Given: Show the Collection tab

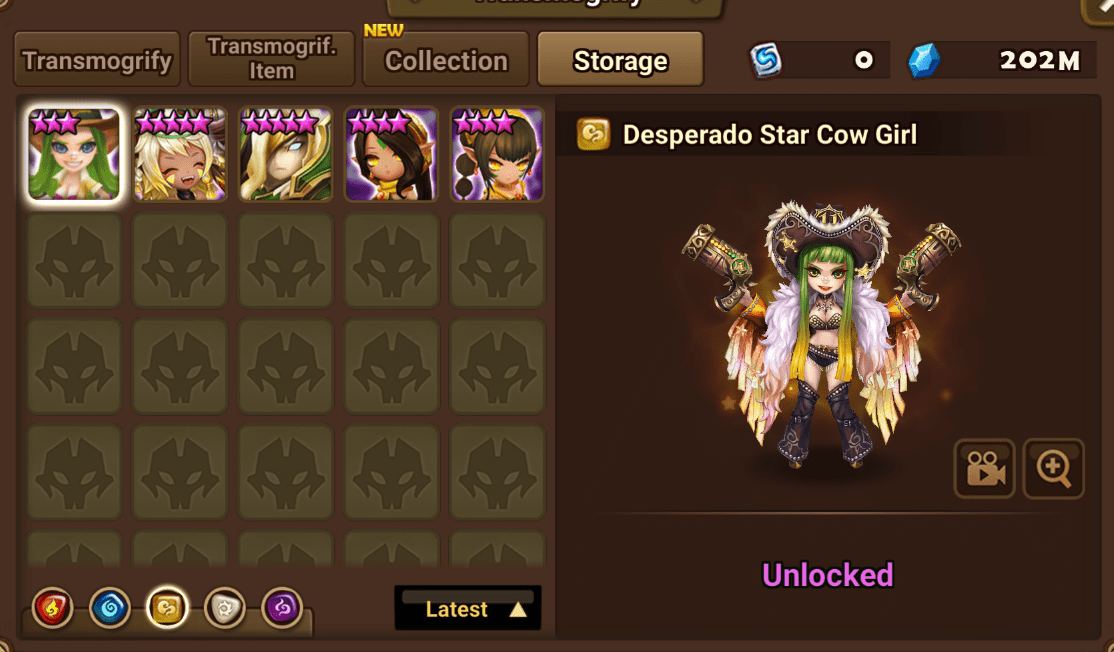Looking at the screenshot, I should click(x=445, y=60).
